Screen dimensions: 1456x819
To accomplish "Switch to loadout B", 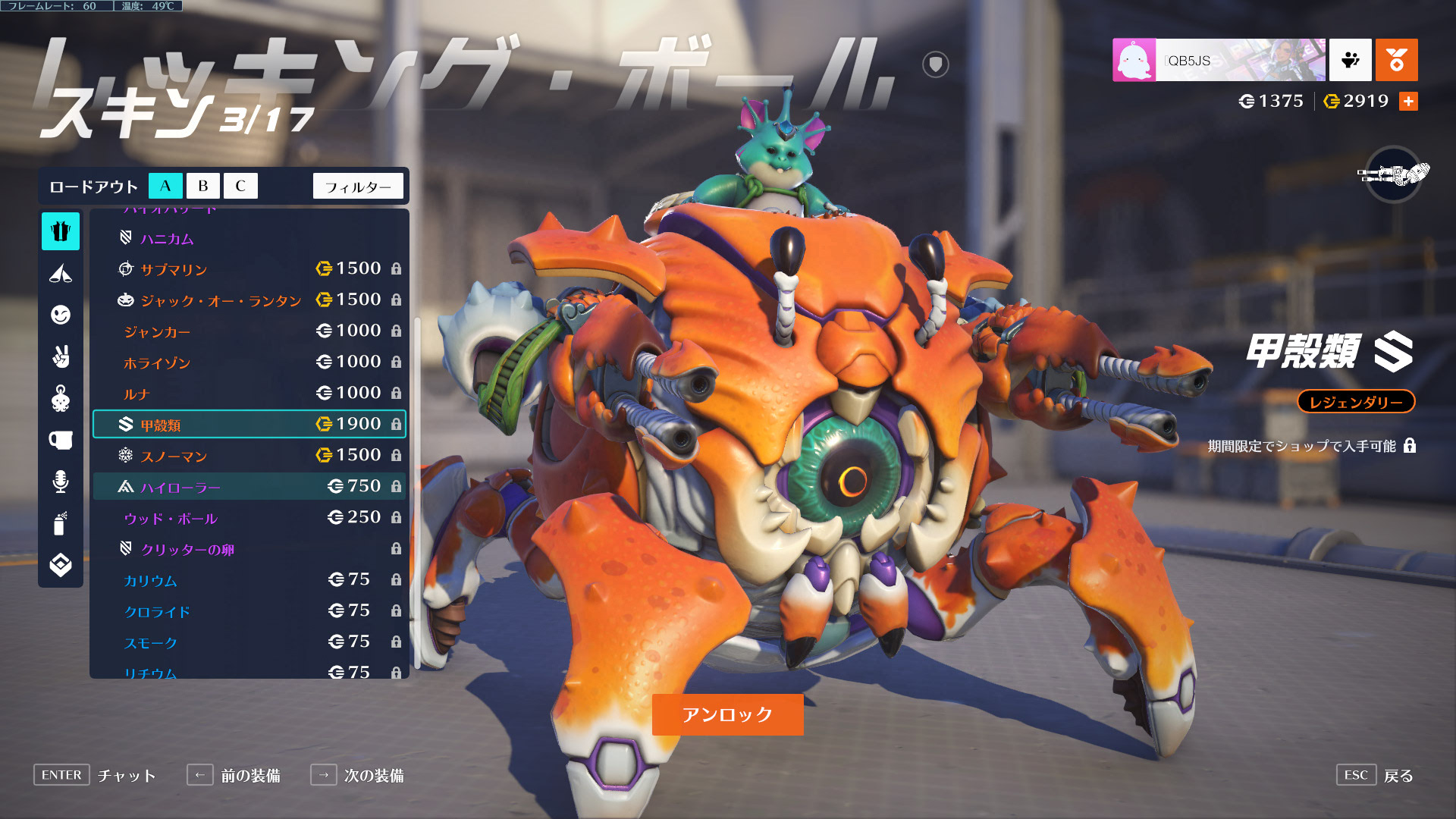I will 202,186.
